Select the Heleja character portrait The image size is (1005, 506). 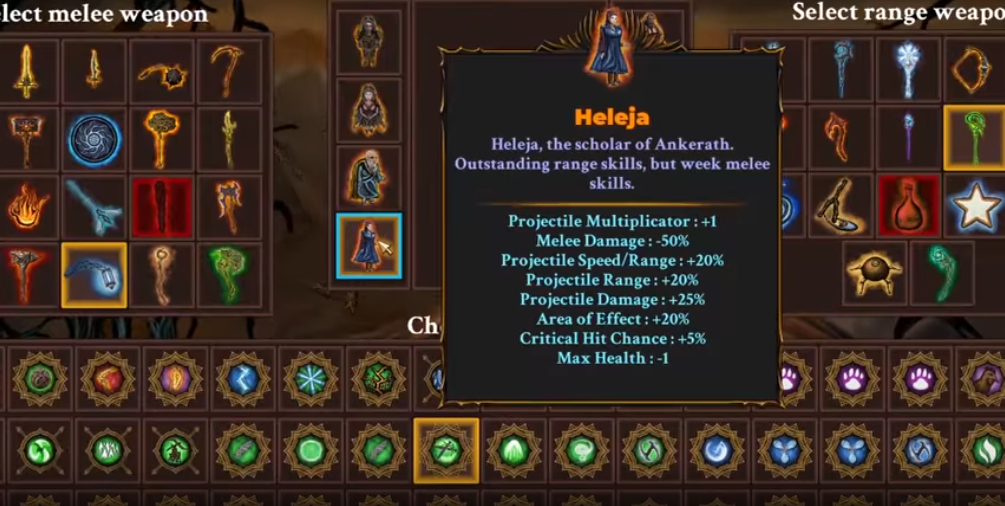369,246
